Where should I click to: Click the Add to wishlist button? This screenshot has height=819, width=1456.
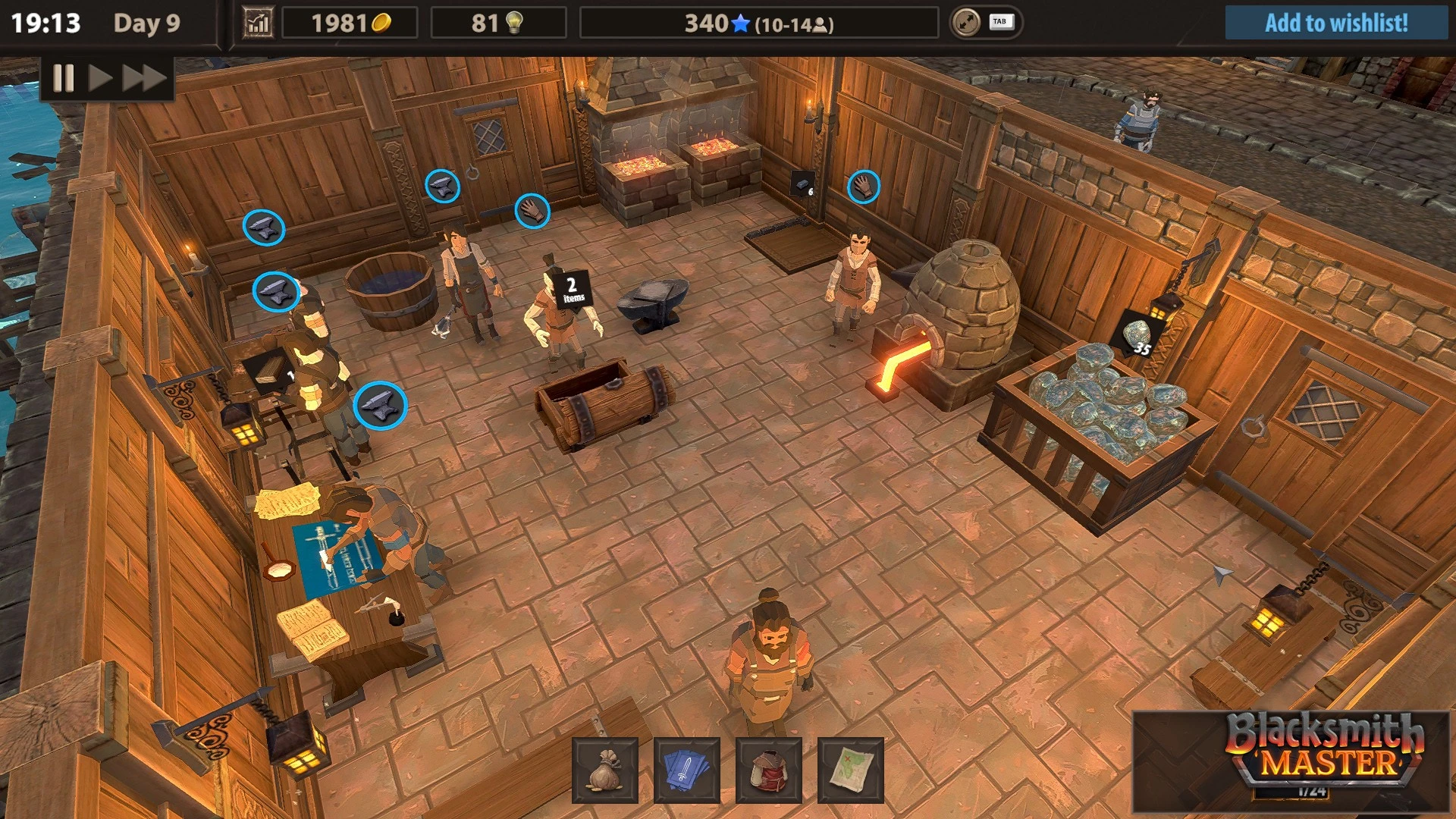pos(1335,23)
